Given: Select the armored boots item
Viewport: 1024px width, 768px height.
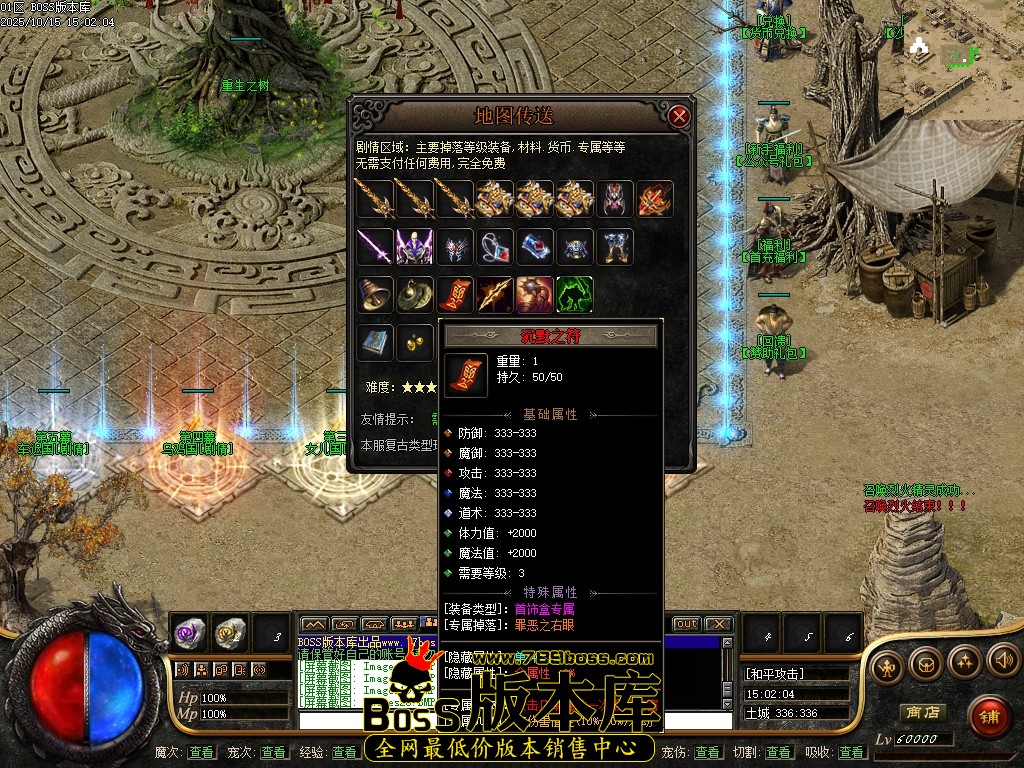Looking at the screenshot, I should click(x=615, y=246).
